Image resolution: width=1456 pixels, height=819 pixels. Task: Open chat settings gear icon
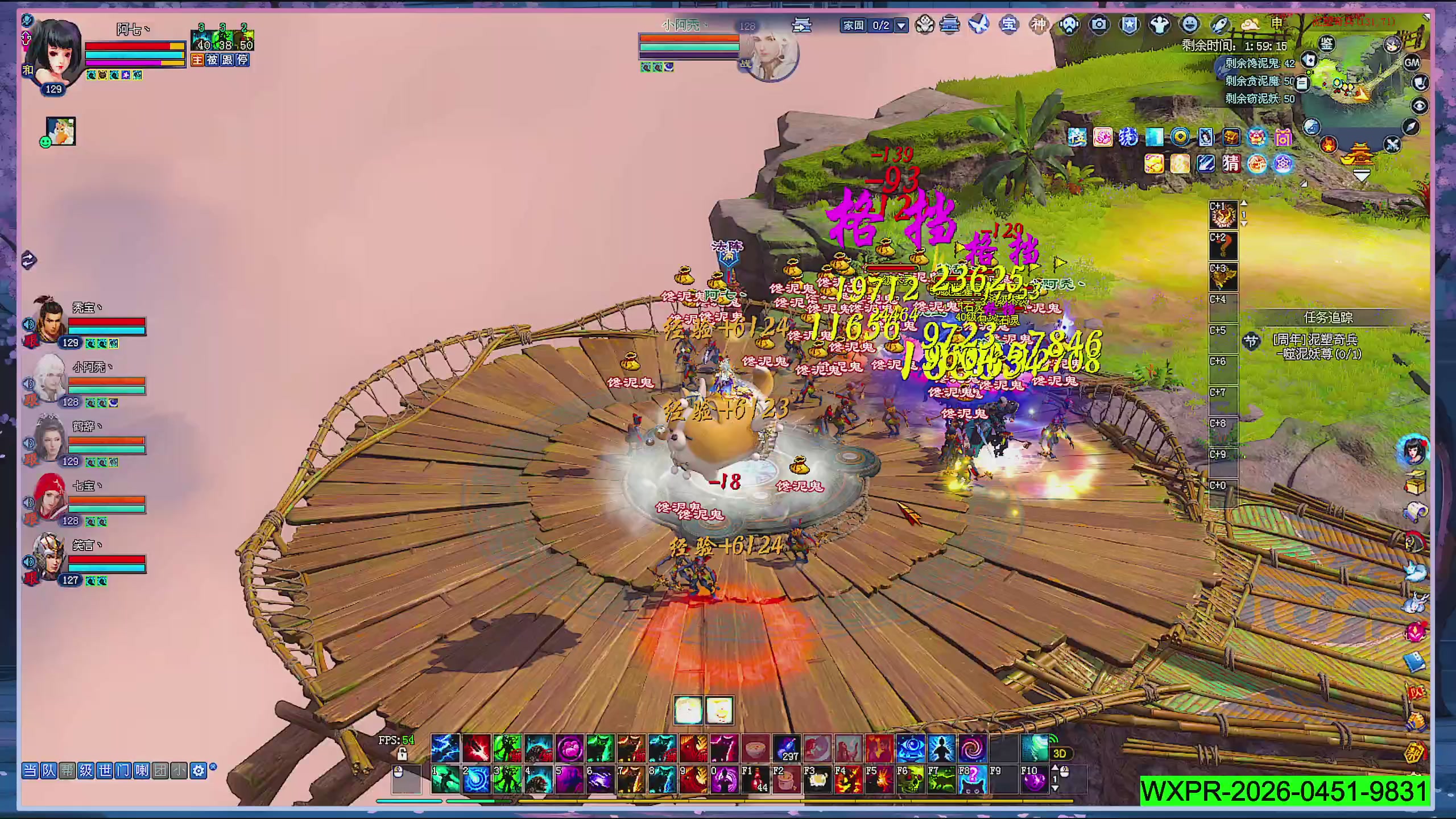[x=198, y=771]
